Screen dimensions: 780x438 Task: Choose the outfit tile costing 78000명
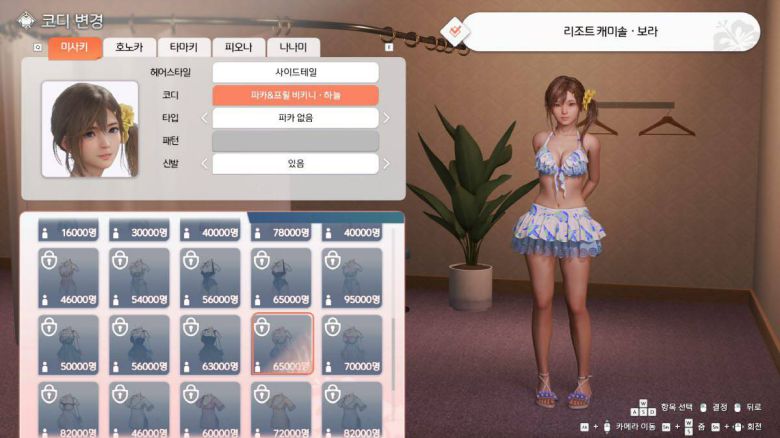(x=281, y=231)
